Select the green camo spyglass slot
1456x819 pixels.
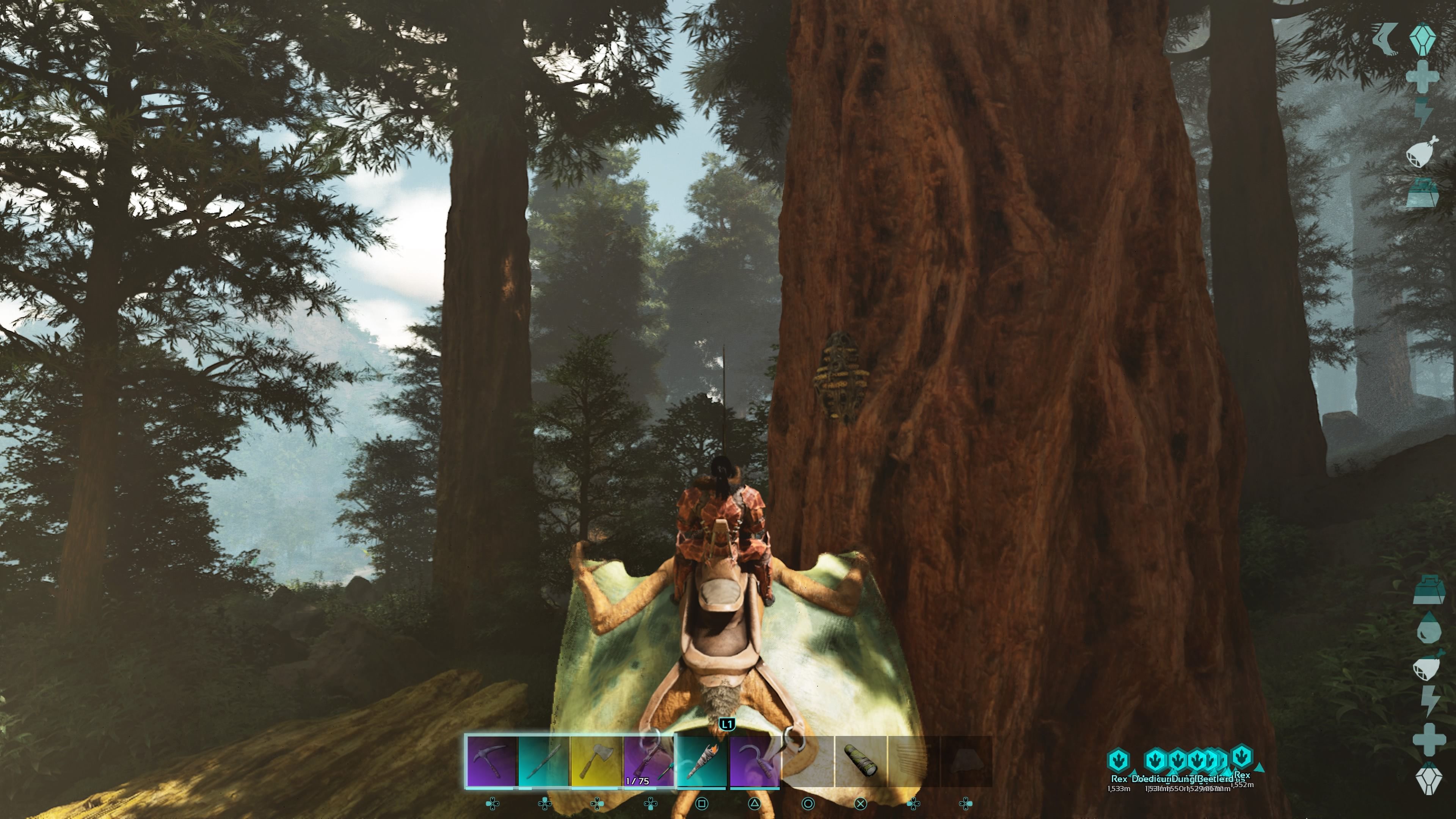(x=860, y=761)
